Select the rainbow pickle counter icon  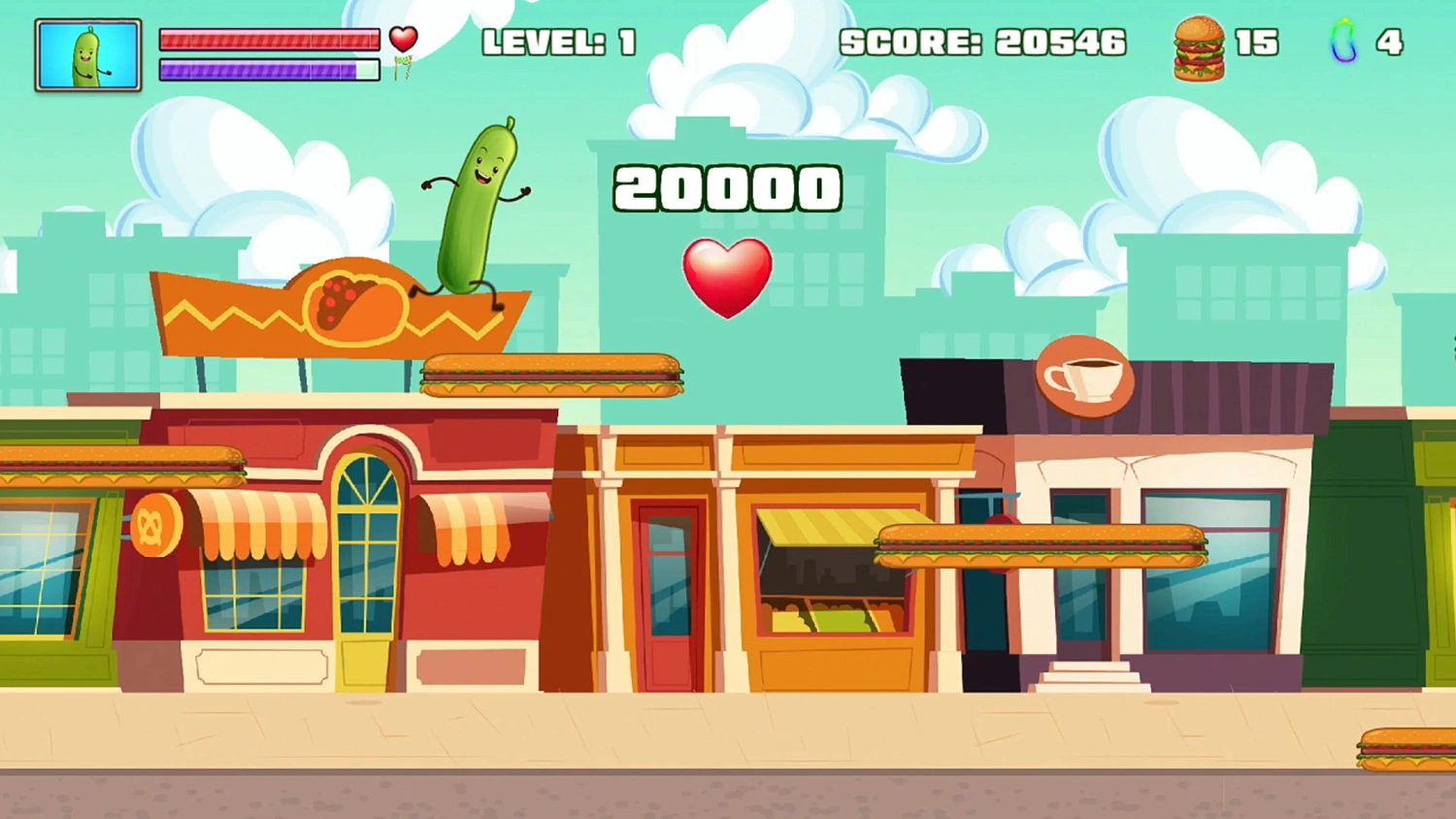[1343, 43]
